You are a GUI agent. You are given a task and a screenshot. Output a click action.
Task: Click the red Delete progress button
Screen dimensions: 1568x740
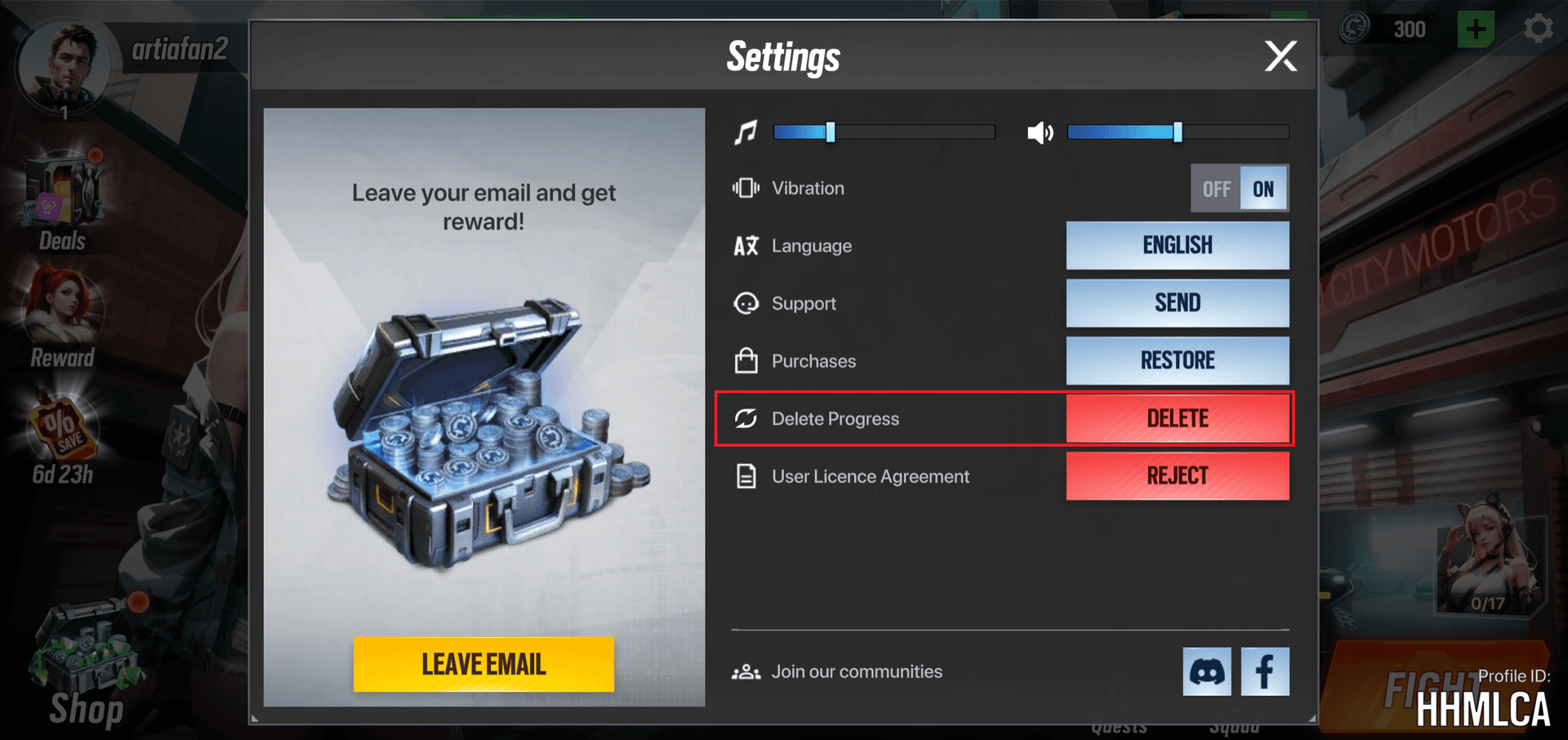[x=1177, y=418]
